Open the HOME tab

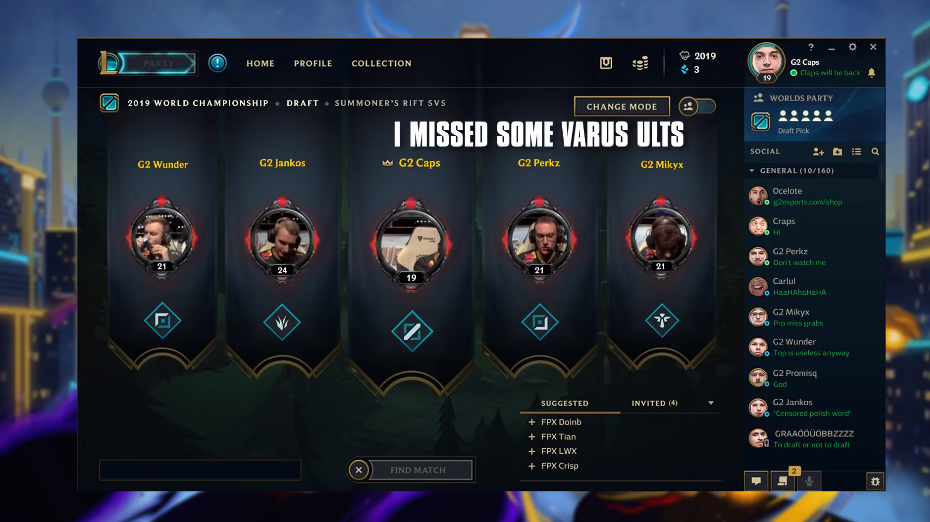click(x=260, y=64)
